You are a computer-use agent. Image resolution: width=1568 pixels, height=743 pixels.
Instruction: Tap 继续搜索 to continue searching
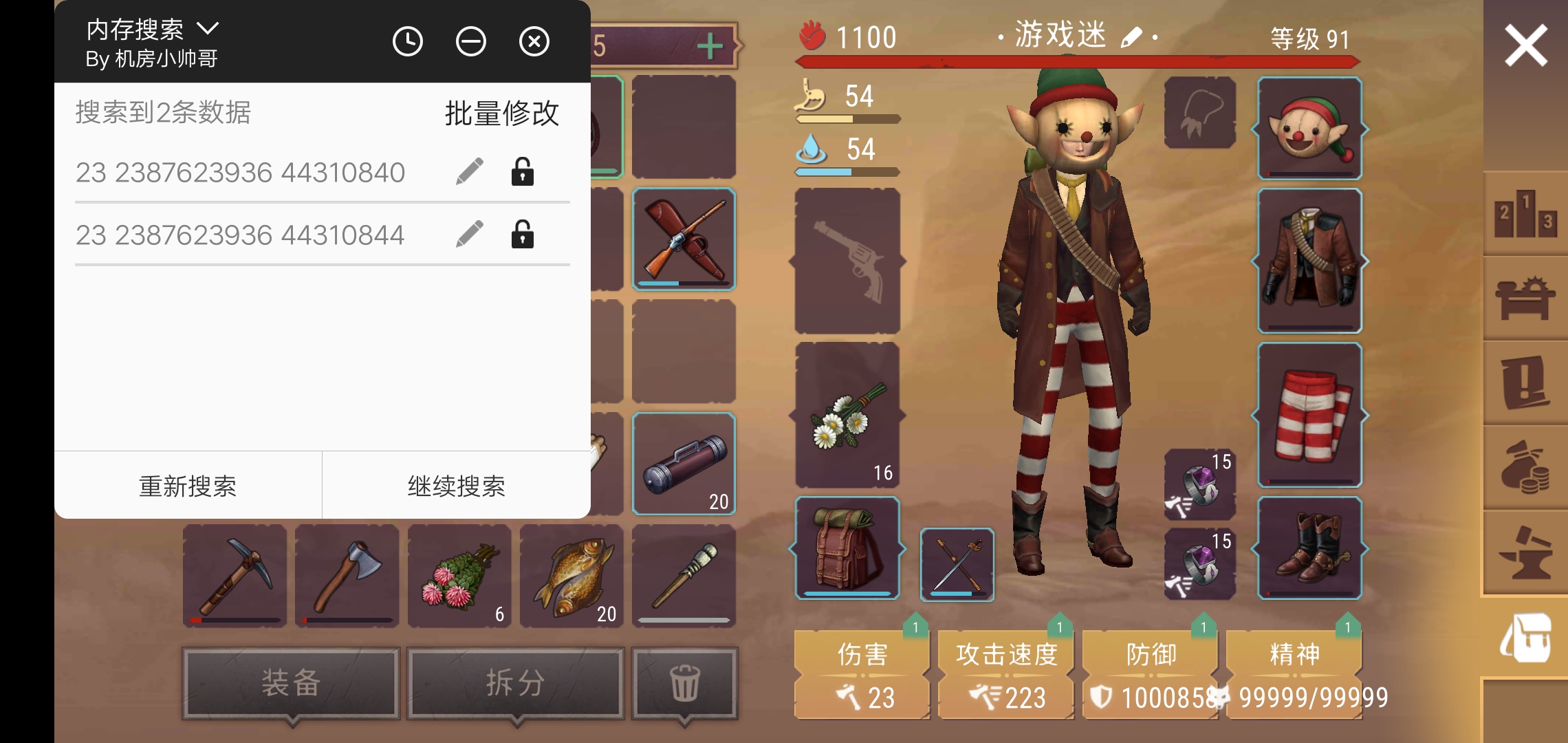[x=456, y=486]
